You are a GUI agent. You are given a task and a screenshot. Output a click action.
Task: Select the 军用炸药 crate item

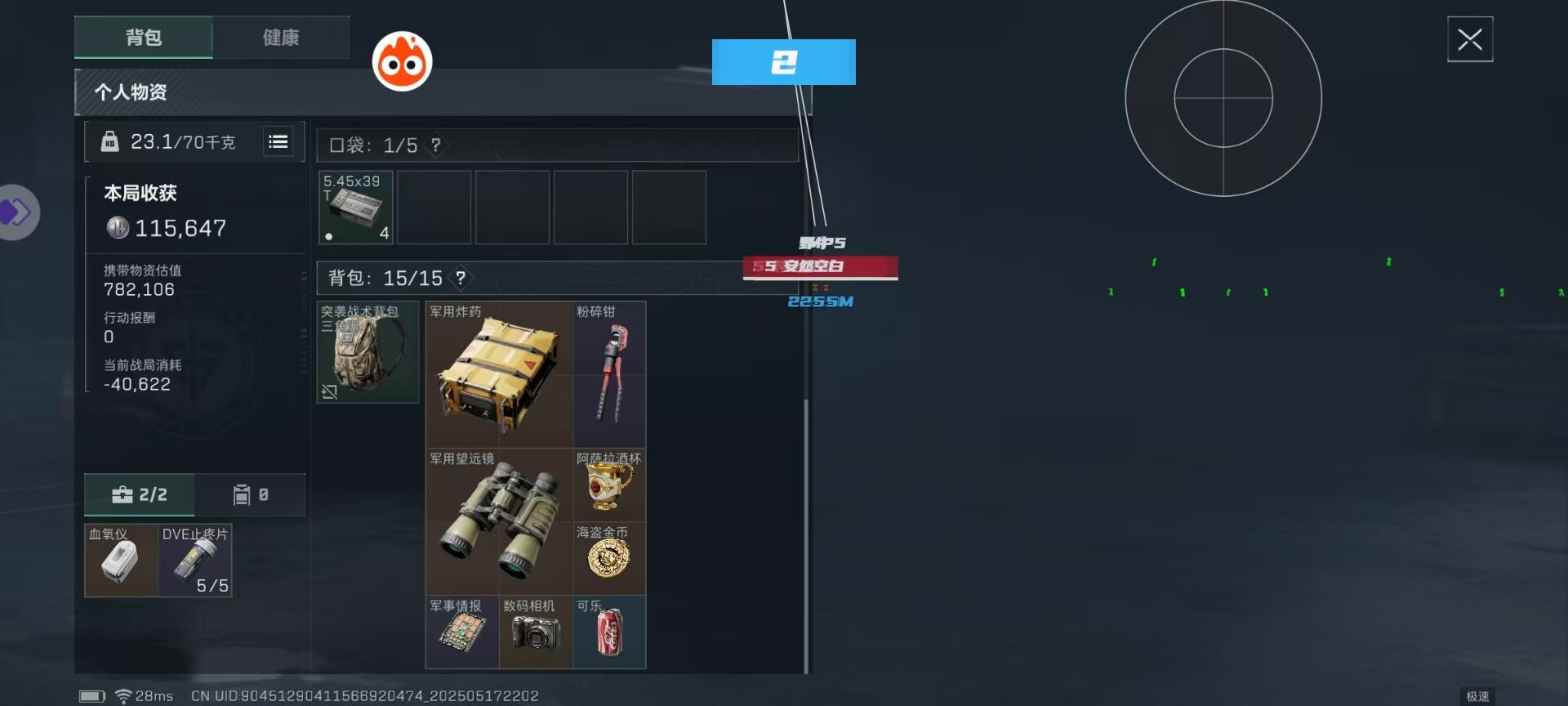(499, 374)
